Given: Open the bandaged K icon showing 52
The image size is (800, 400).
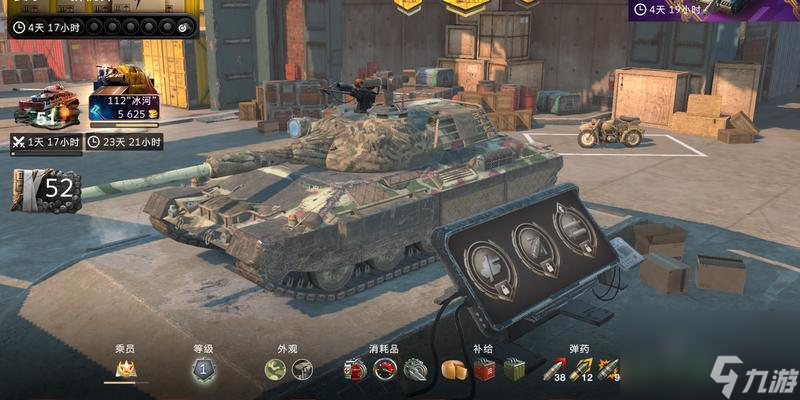Looking at the screenshot, I should coord(44,188).
